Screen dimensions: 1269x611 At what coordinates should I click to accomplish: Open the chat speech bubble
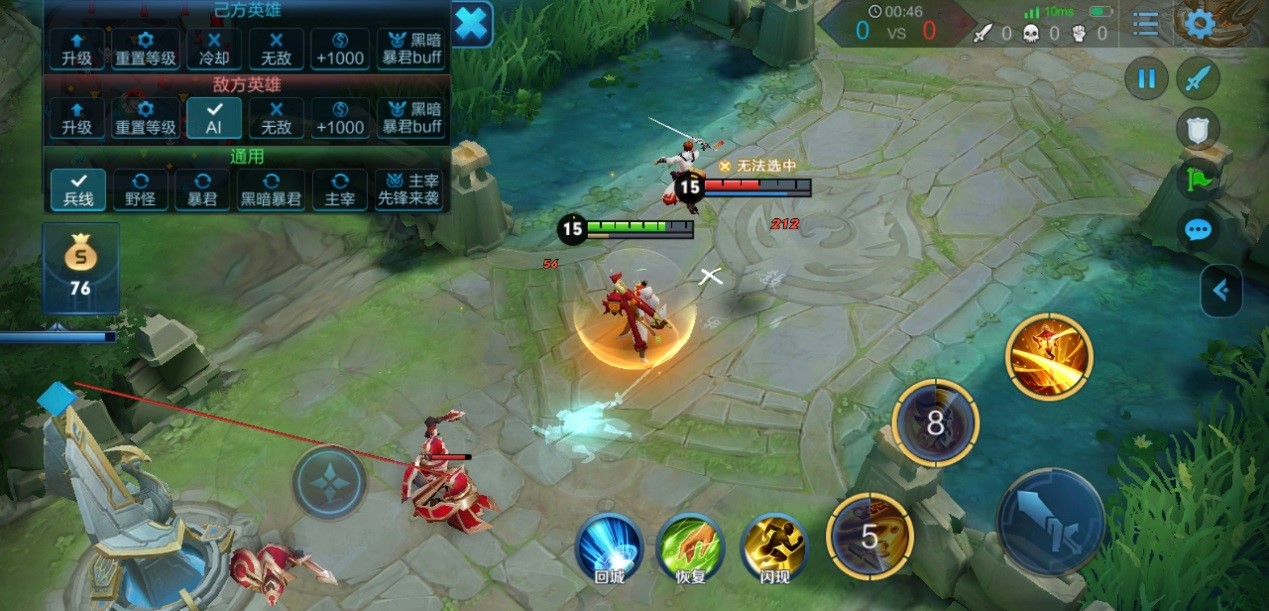1198,231
